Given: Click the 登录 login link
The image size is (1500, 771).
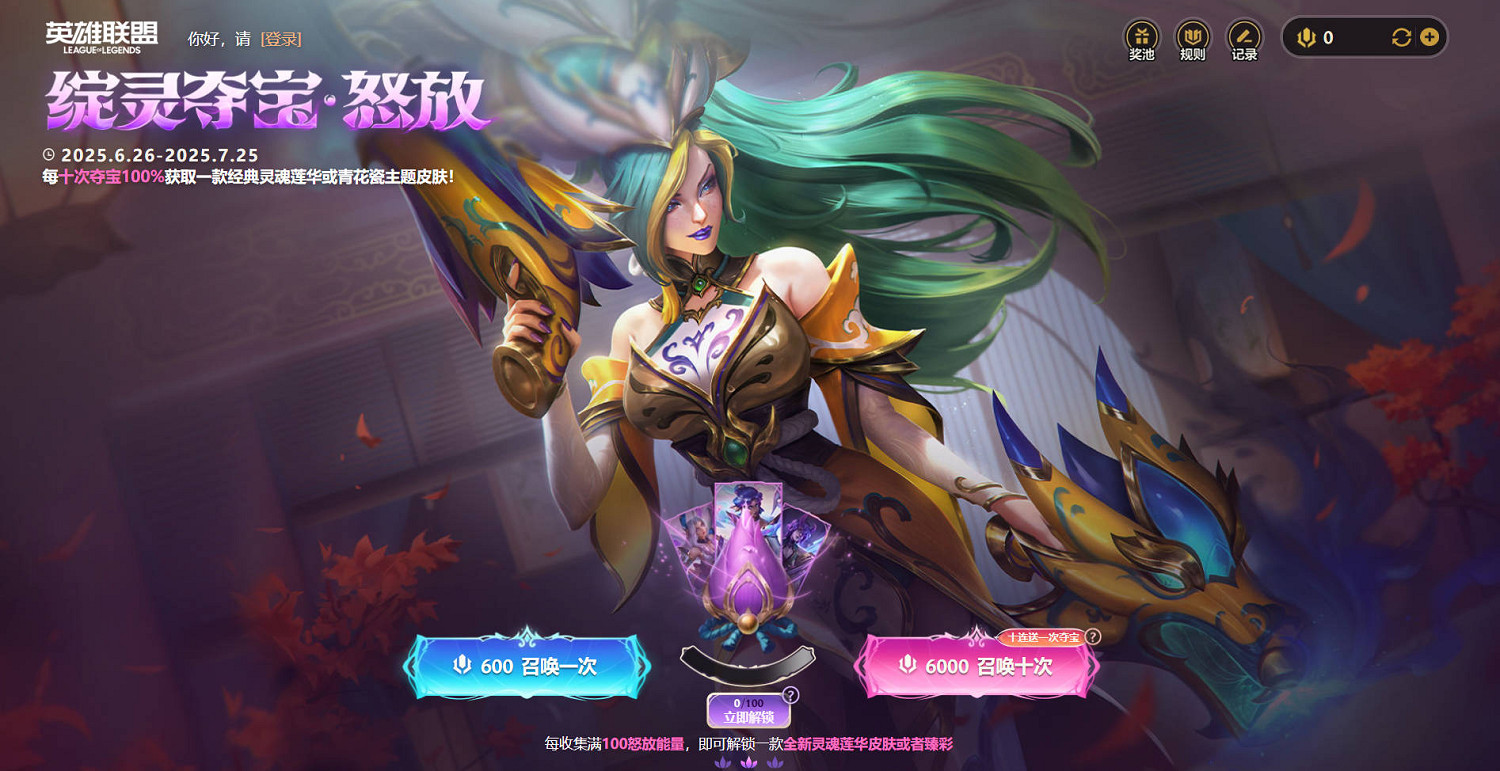Looking at the screenshot, I should pos(283,37).
